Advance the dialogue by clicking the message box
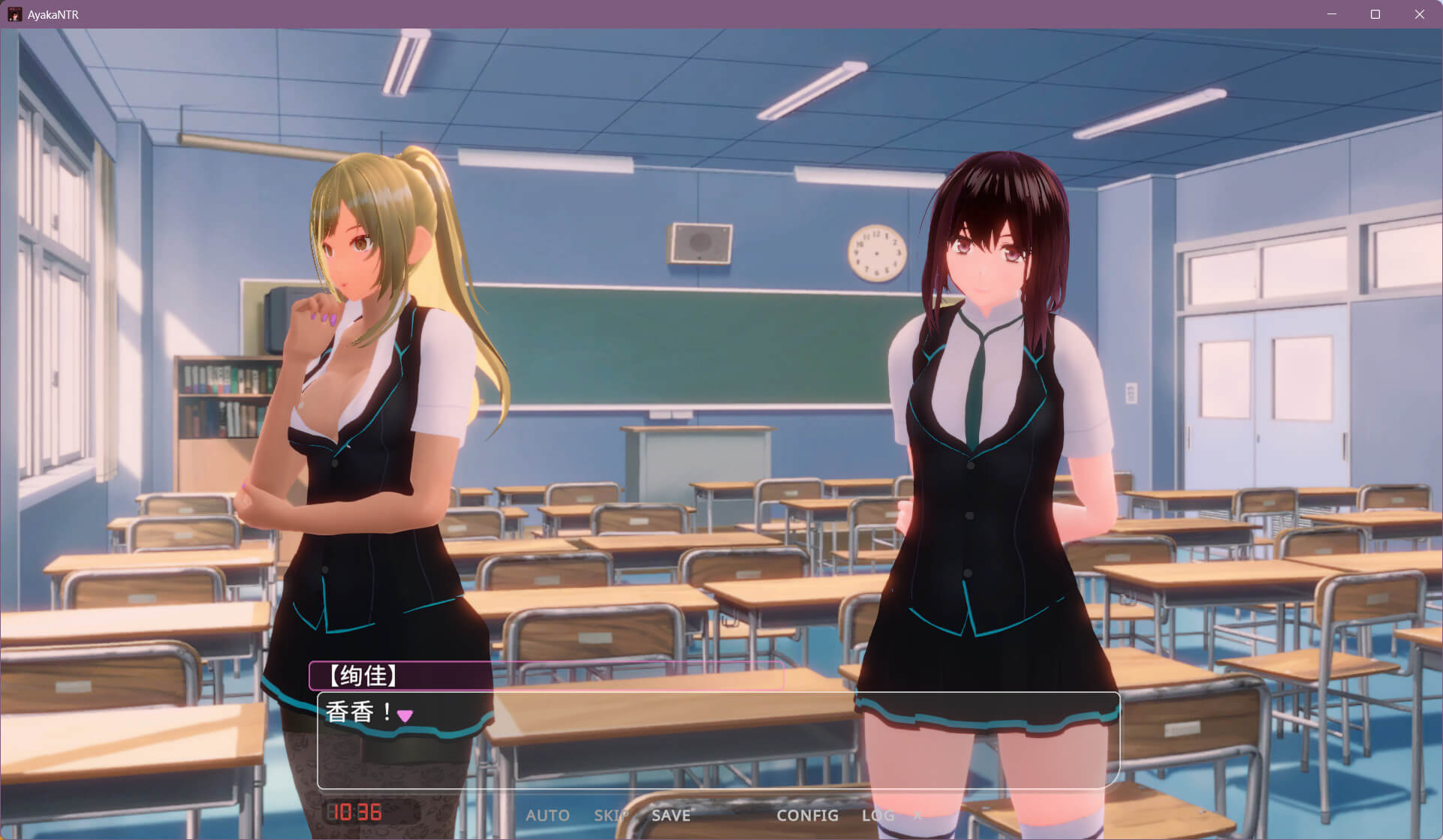The image size is (1443, 840). [x=718, y=740]
